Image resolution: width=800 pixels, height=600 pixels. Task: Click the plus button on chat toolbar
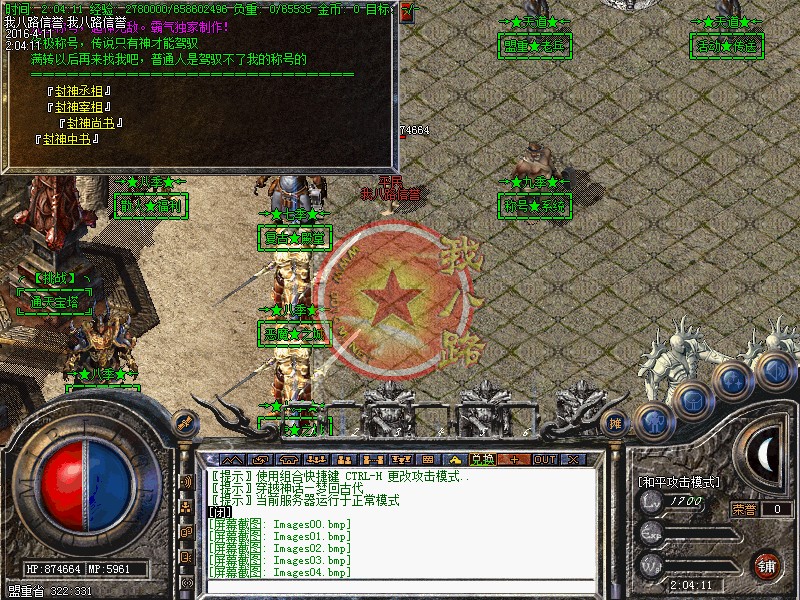coord(514,459)
